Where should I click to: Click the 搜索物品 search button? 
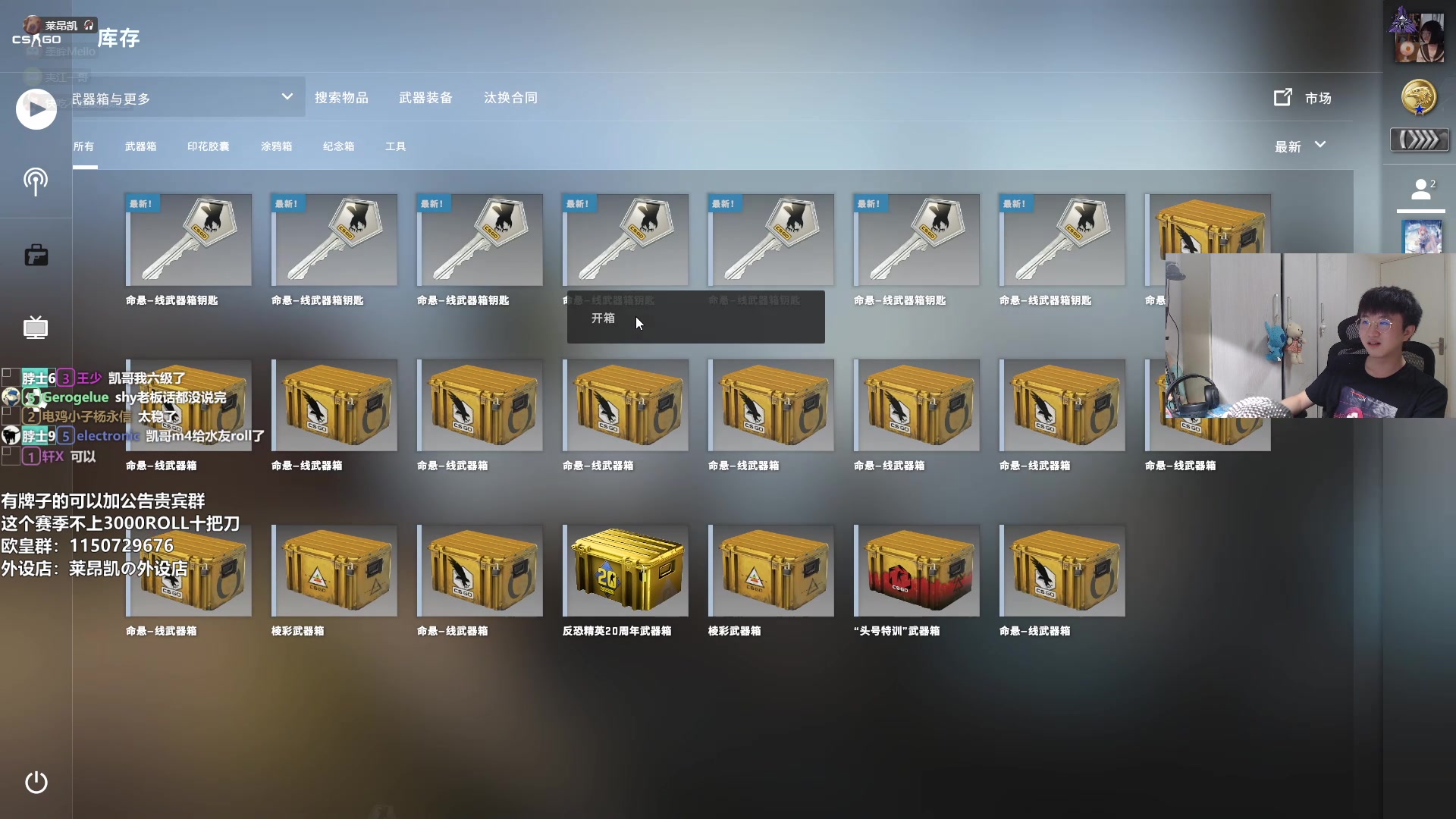341,97
